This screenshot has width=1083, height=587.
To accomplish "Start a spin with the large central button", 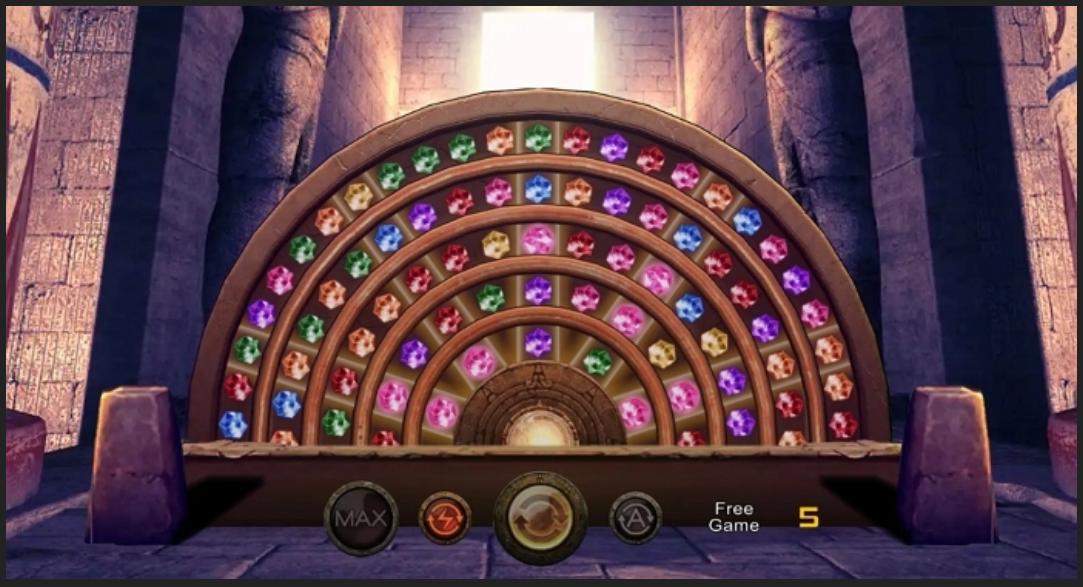I will tap(540, 518).
